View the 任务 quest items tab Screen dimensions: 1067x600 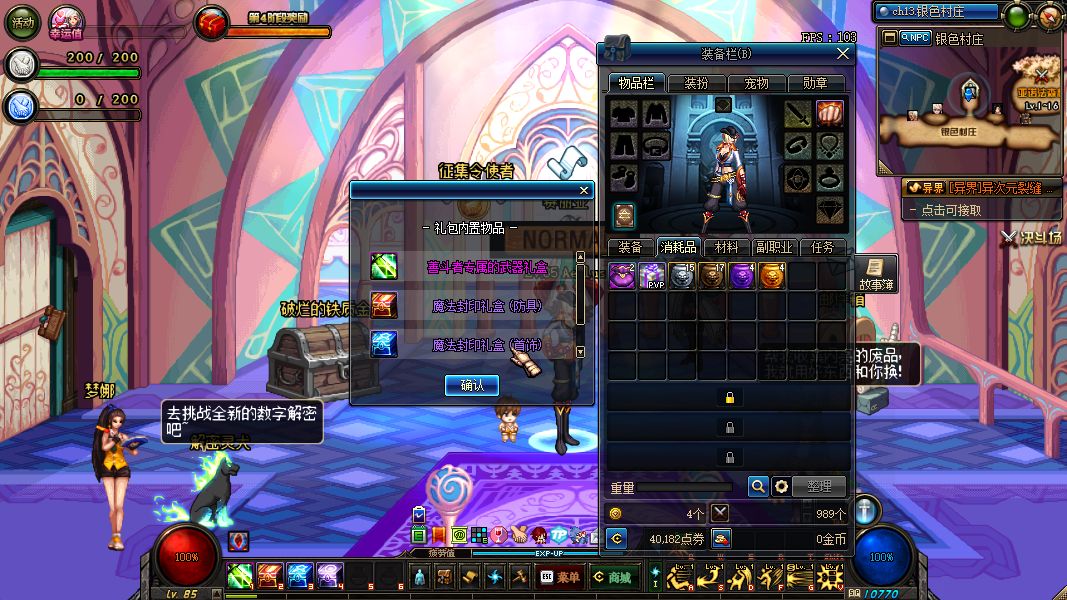pyautogui.click(x=823, y=247)
